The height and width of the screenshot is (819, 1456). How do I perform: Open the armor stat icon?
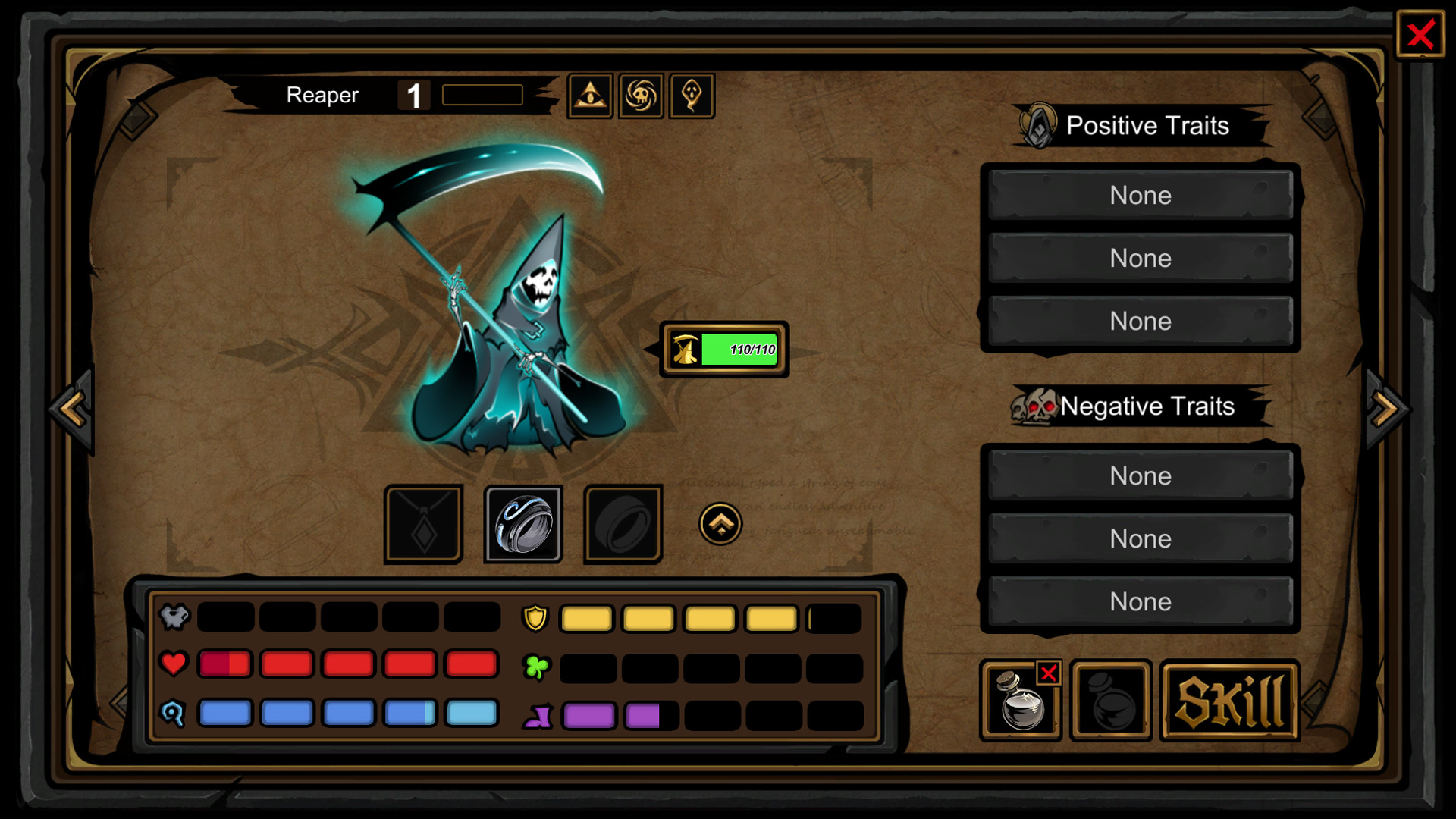point(174,617)
